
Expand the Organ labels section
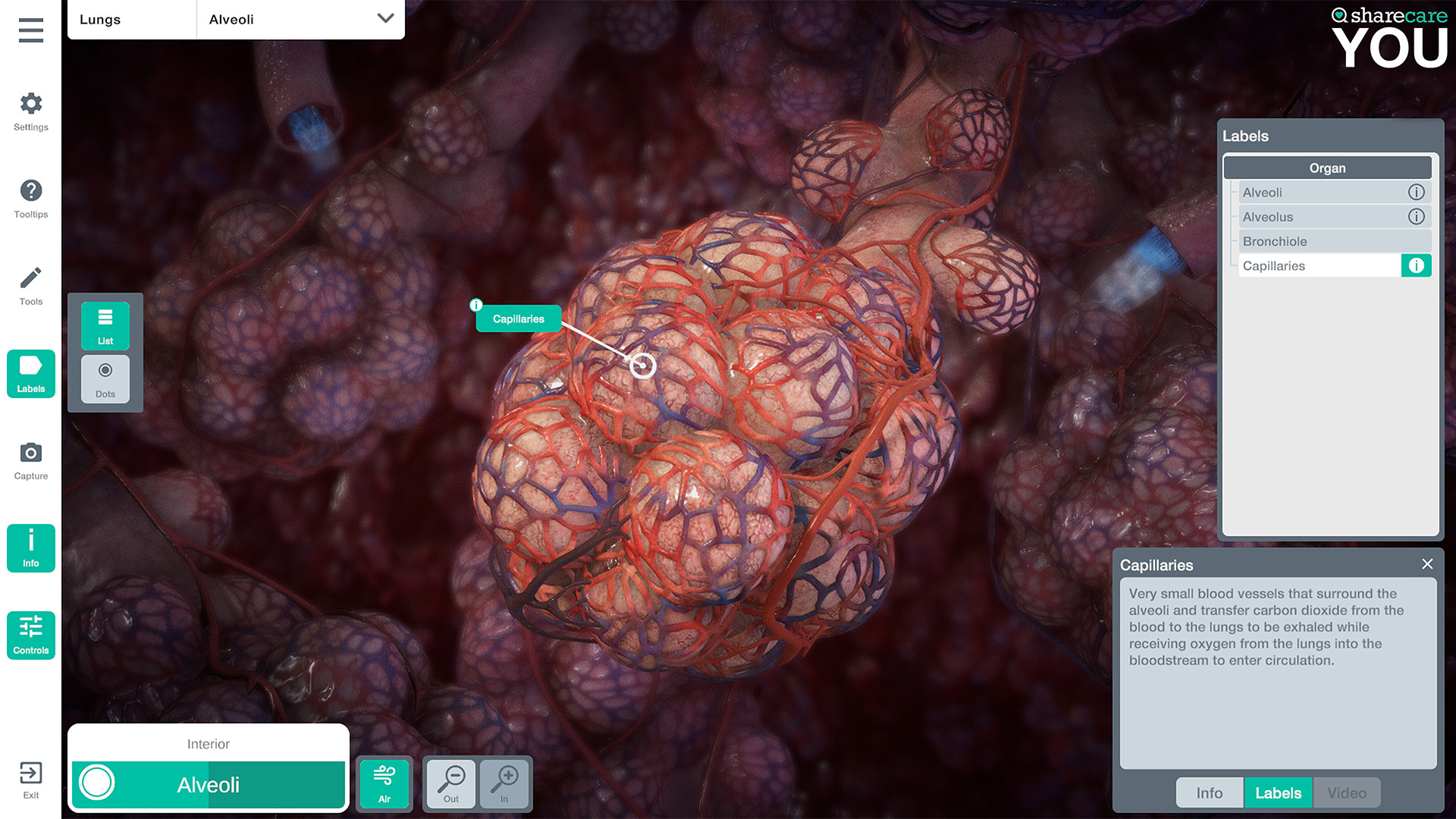1326,168
